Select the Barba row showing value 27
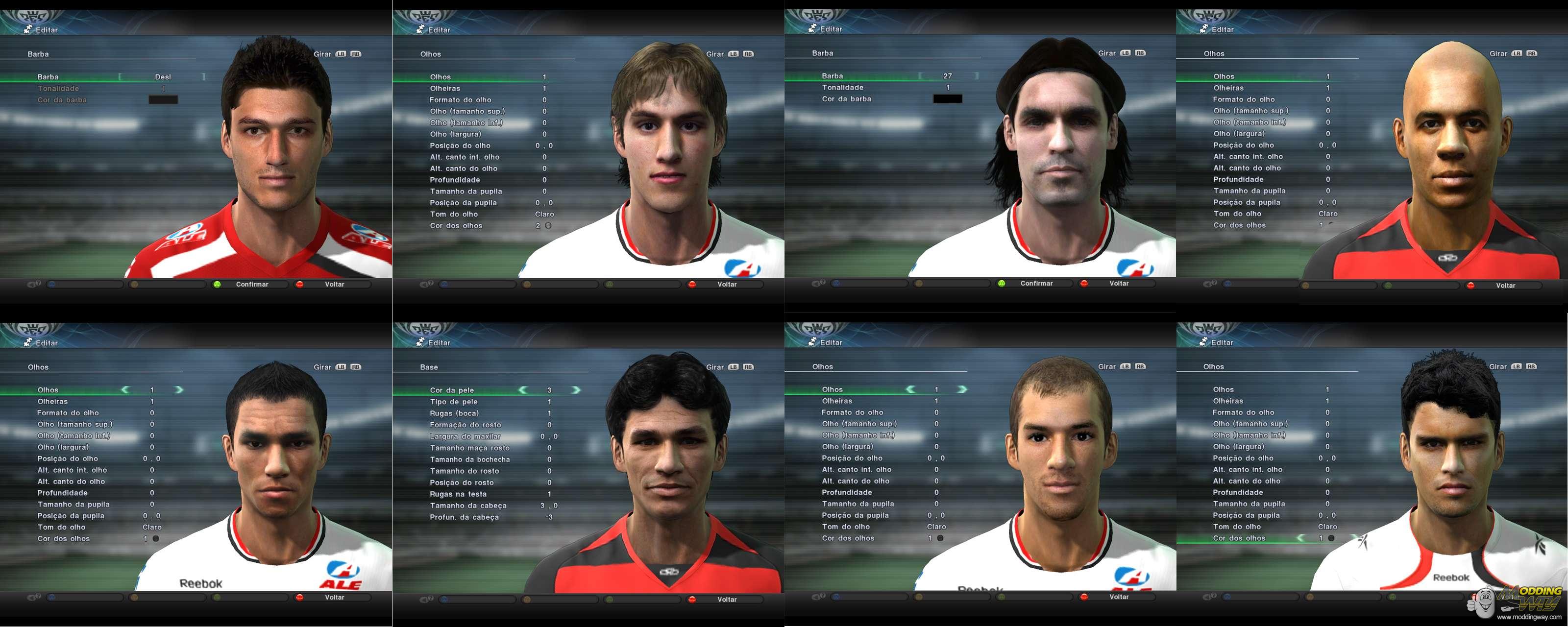The height and width of the screenshot is (627, 1568). [882, 76]
